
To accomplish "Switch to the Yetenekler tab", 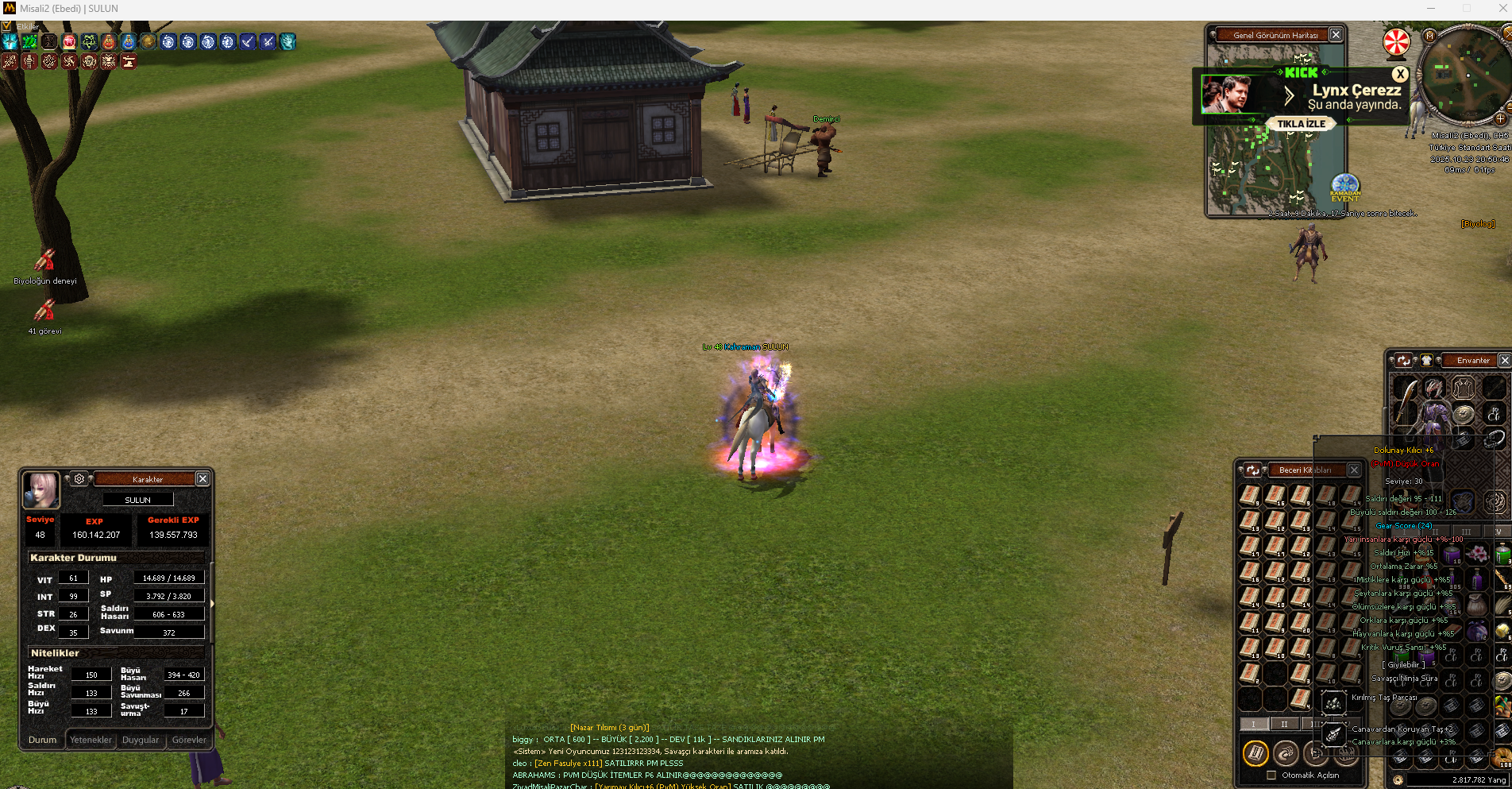I will (x=91, y=740).
